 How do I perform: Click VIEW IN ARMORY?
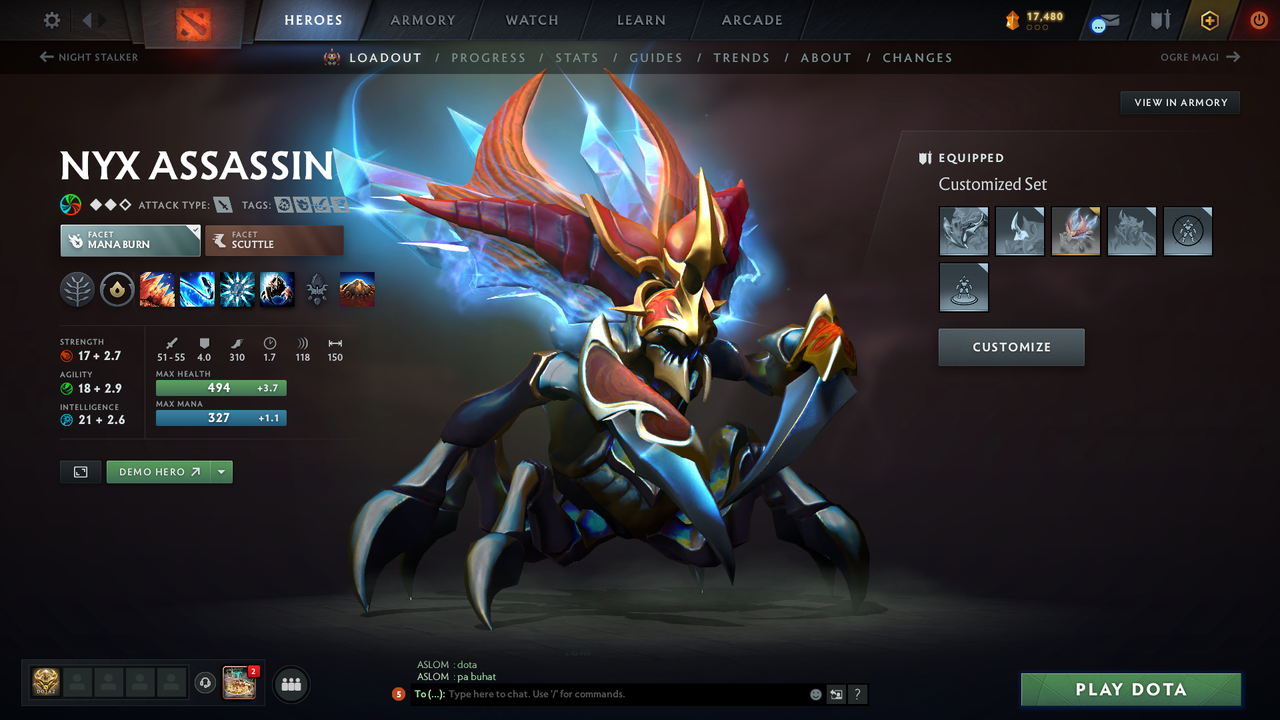point(1179,102)
